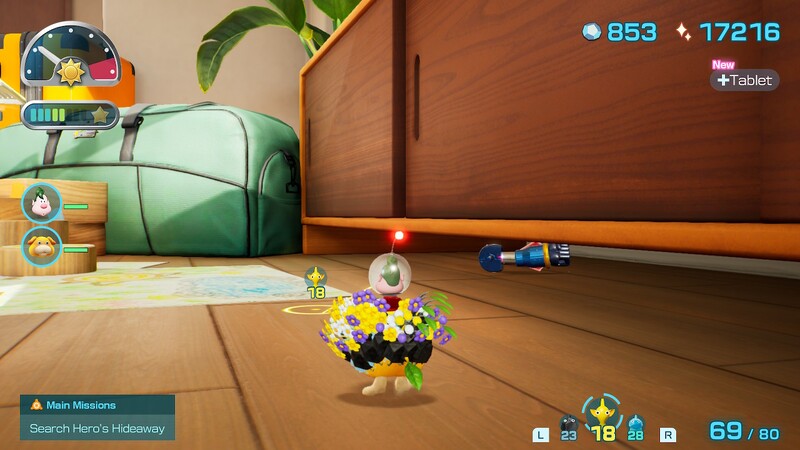
Task: Select the yellow Pikmin squad icon
Action: (x=602, y=412)
